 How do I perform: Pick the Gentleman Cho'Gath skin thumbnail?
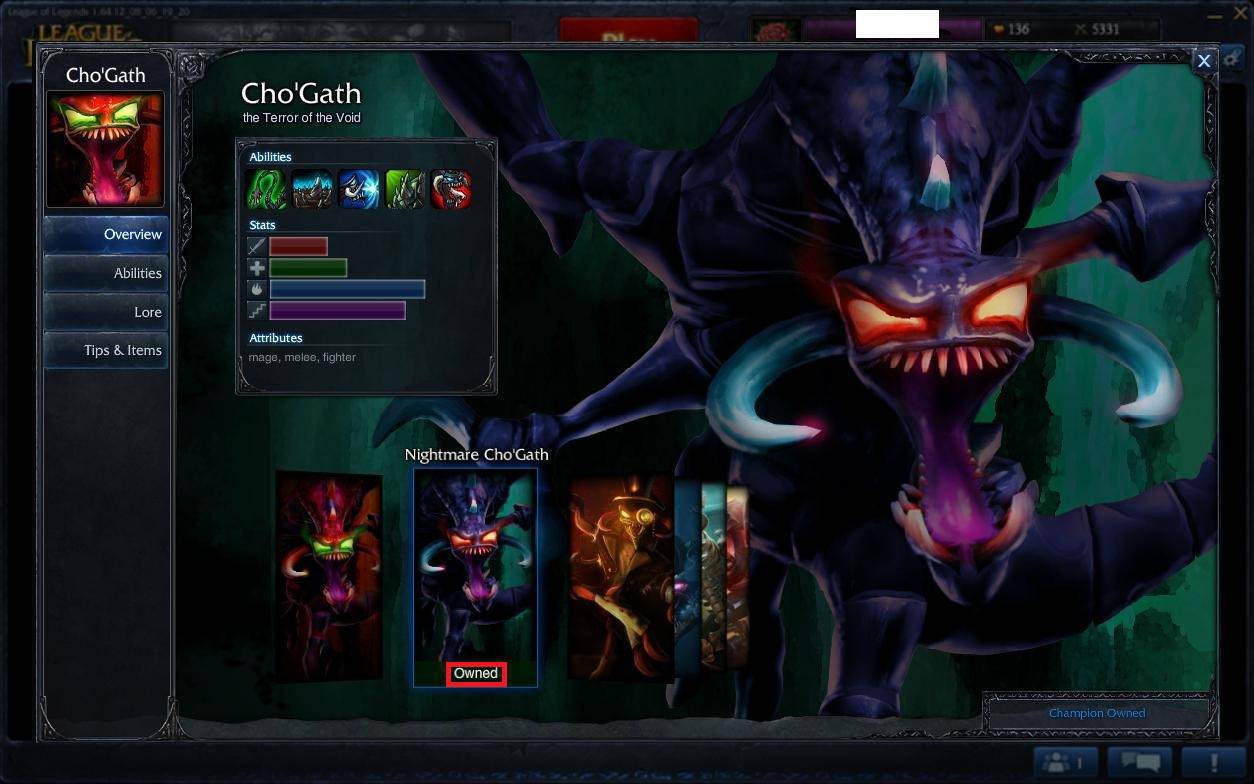click(x=620, y=576)
